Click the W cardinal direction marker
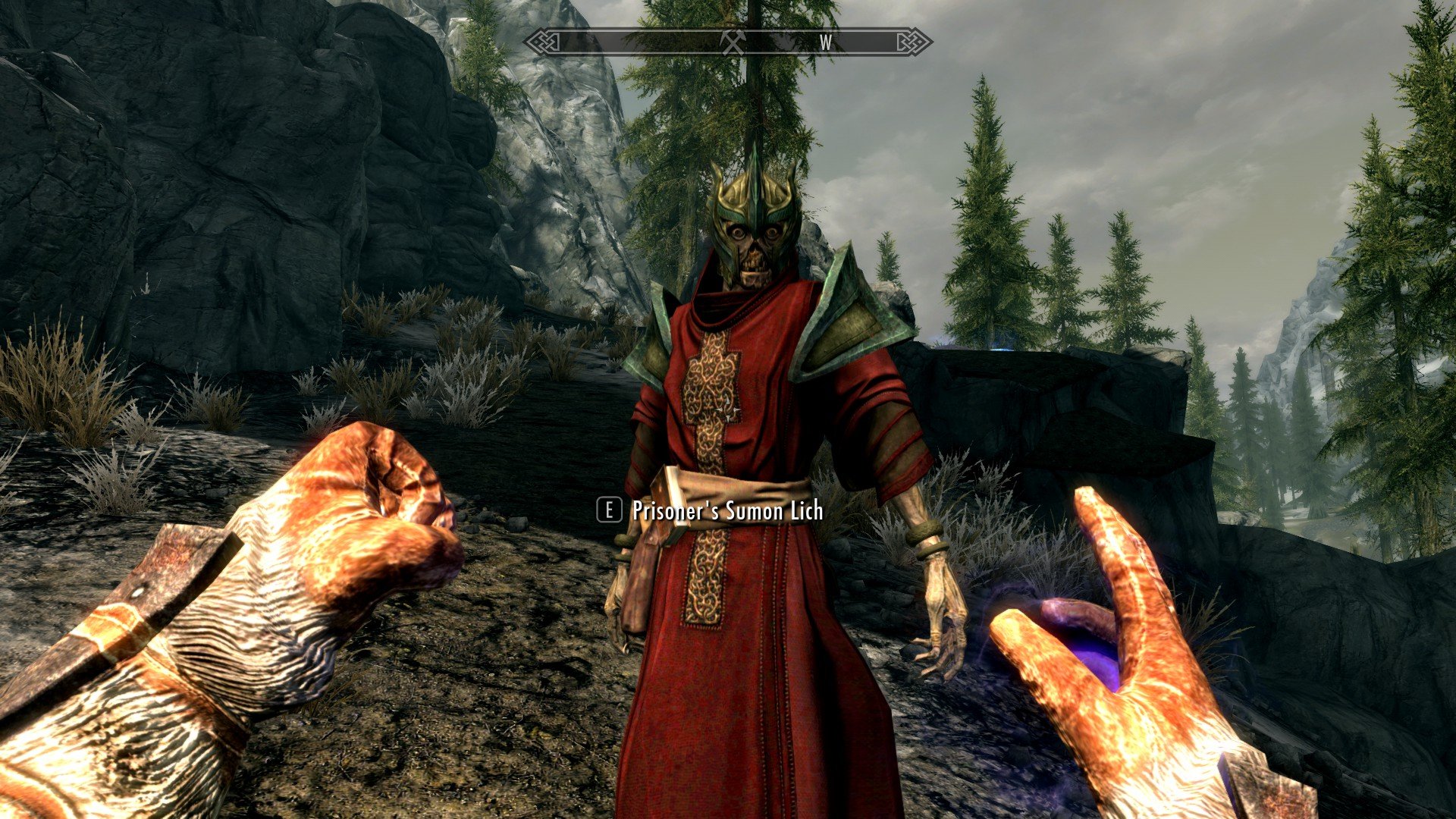 click(827, 43)
